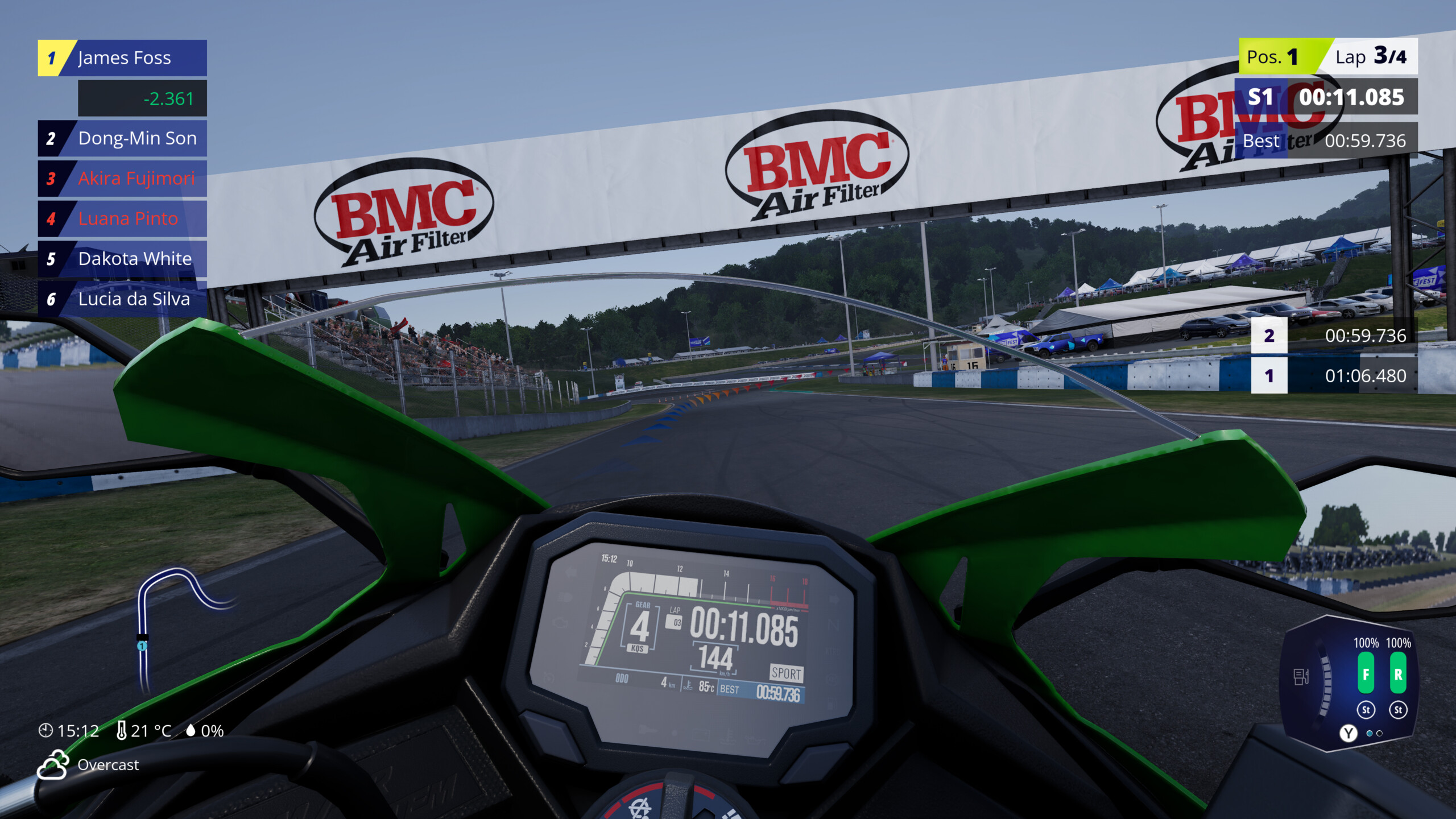The height and width of the screenshot is (819, 1456).
Task: Click the fuel pump icon
Action: [1301, 677]
